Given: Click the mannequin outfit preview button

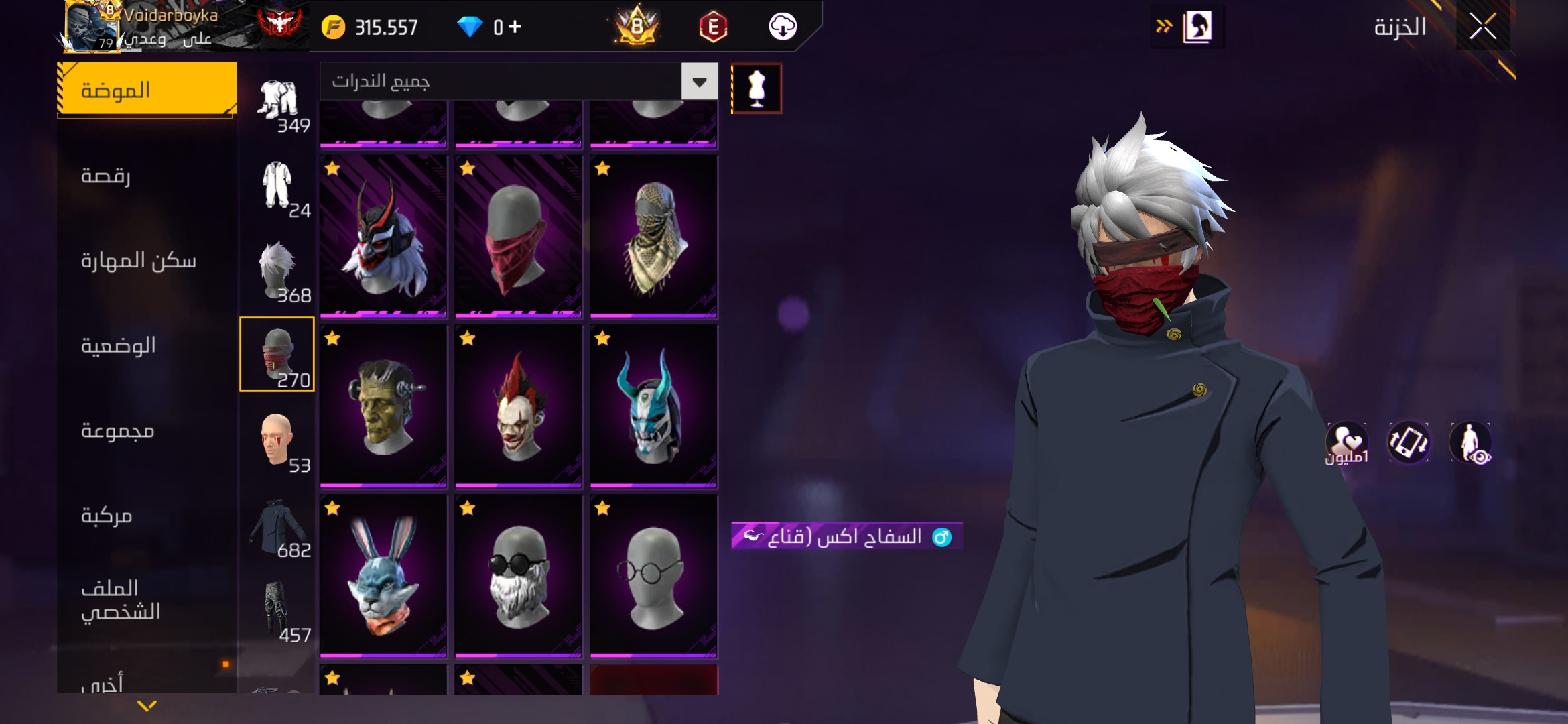Looking at the screenshot, I should (757, 88).
